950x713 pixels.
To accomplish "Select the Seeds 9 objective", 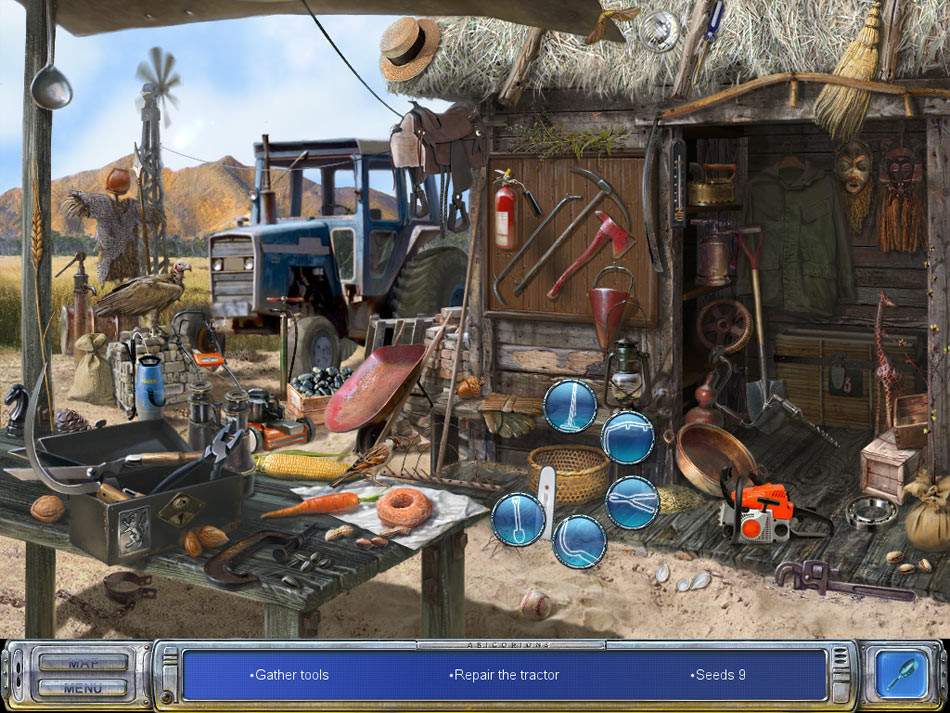I will coord(717,675).
